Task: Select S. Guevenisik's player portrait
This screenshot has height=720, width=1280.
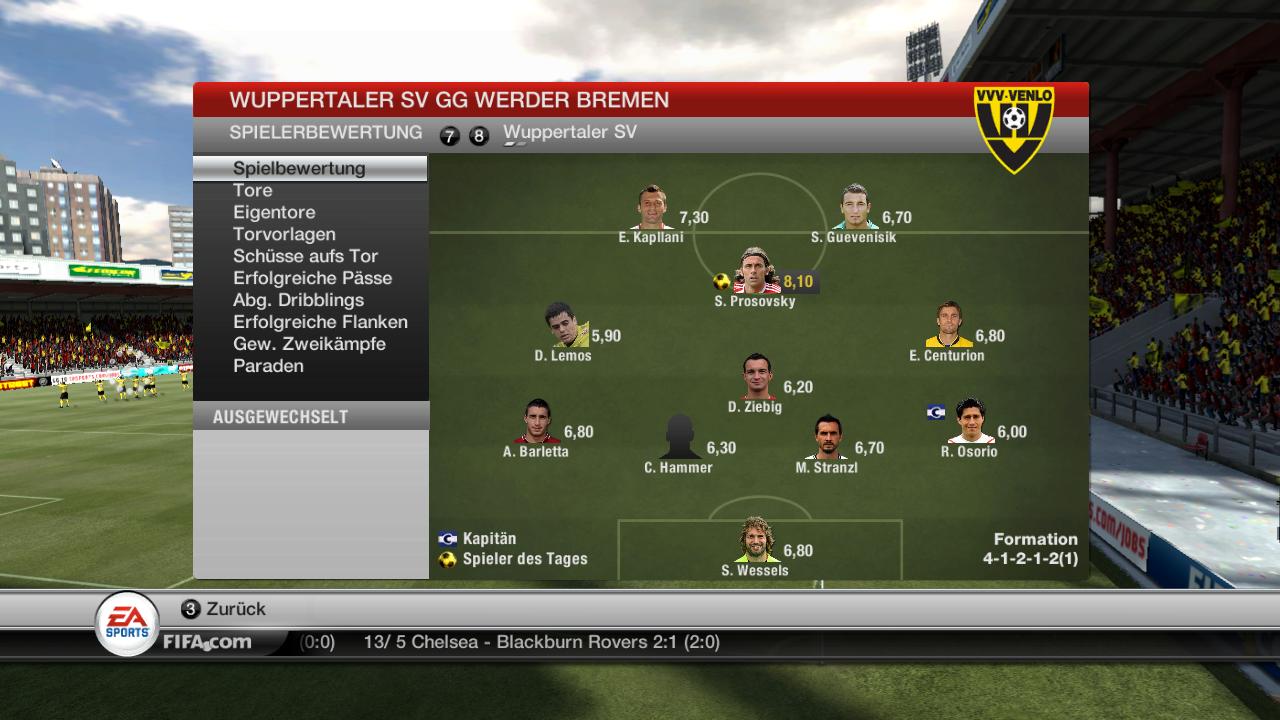Action: tap(854, 208)
